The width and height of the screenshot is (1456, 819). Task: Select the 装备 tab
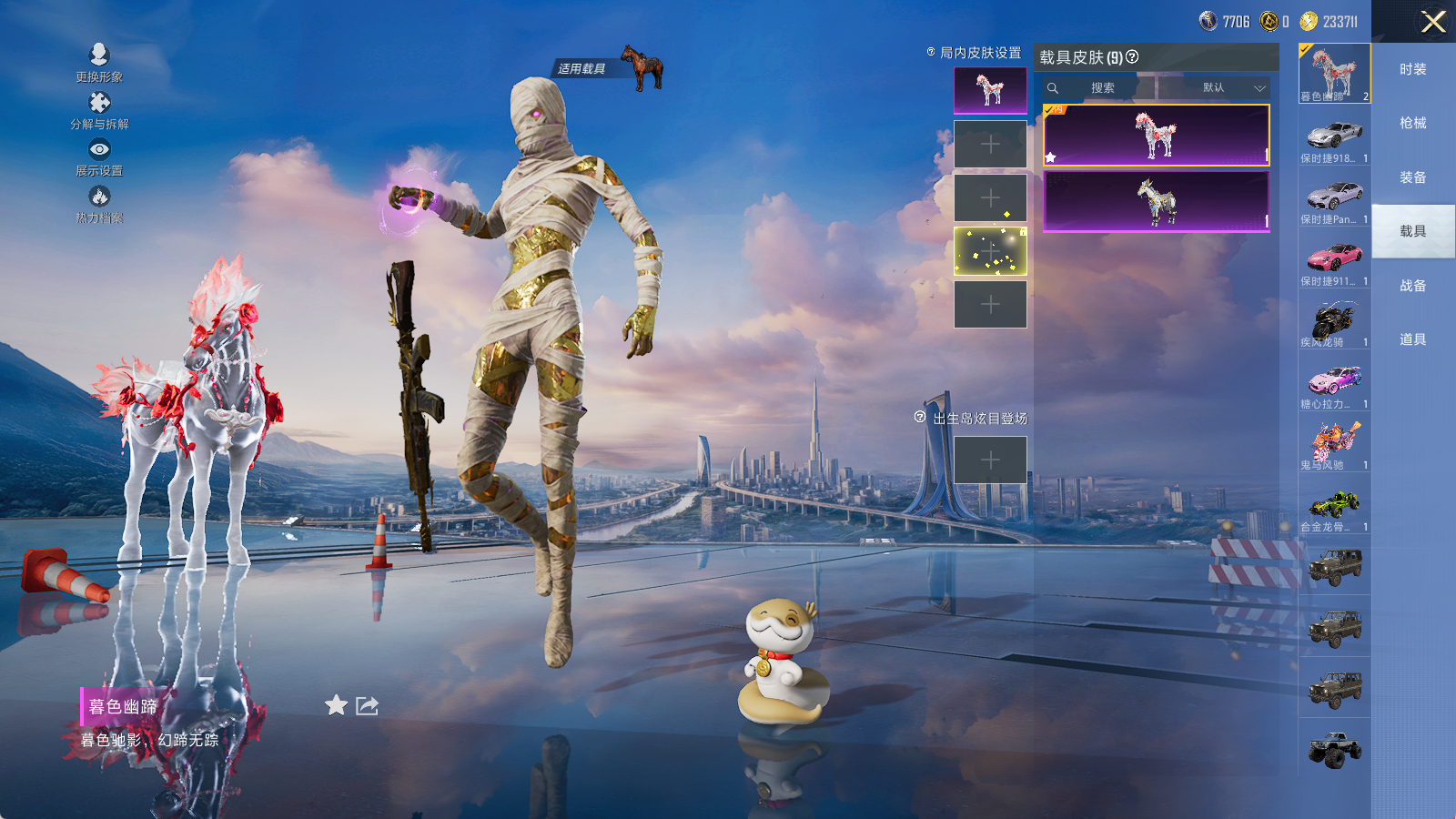(x=1412, y=177)
